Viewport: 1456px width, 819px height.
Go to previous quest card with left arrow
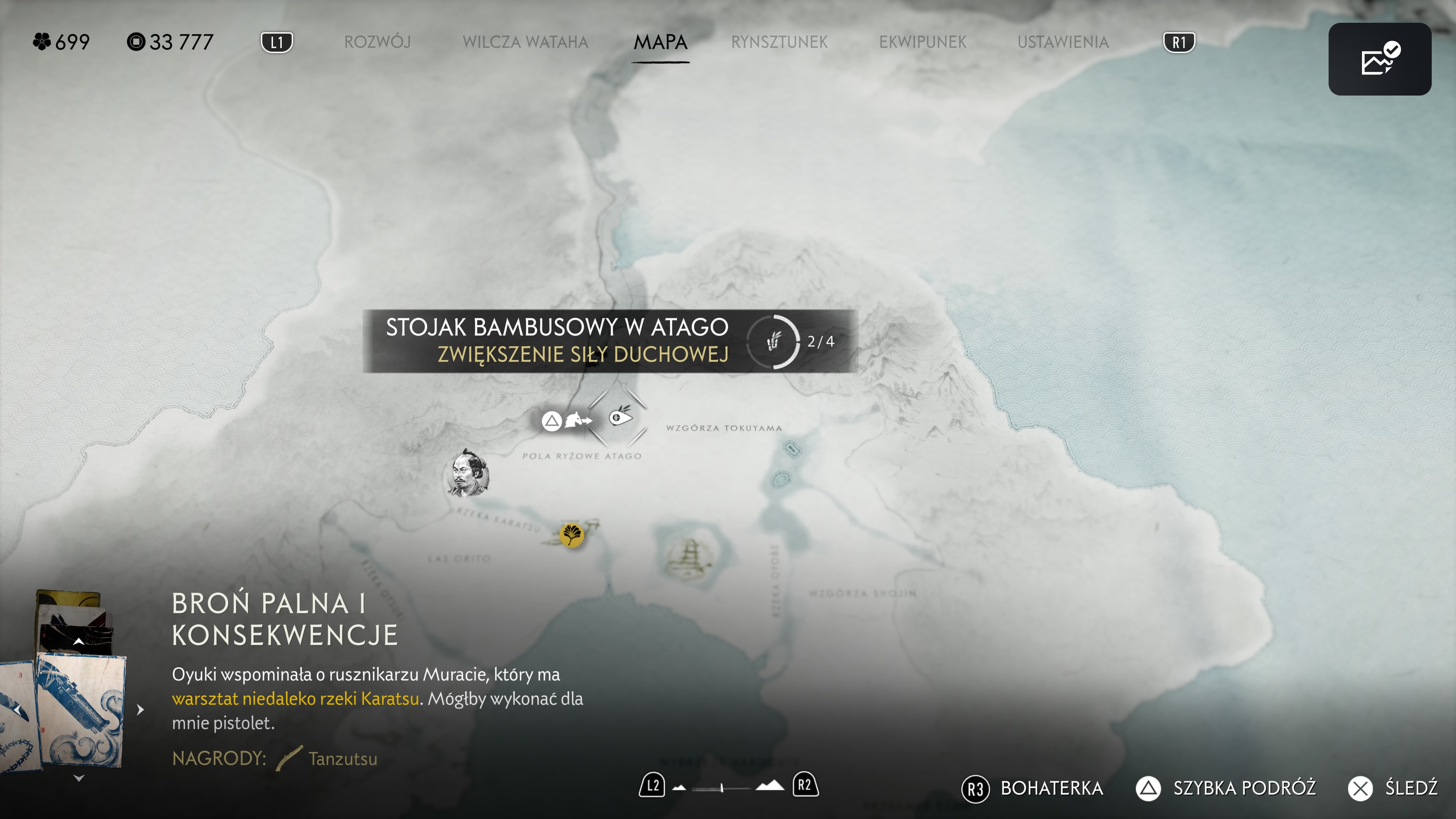click(18, 709)
